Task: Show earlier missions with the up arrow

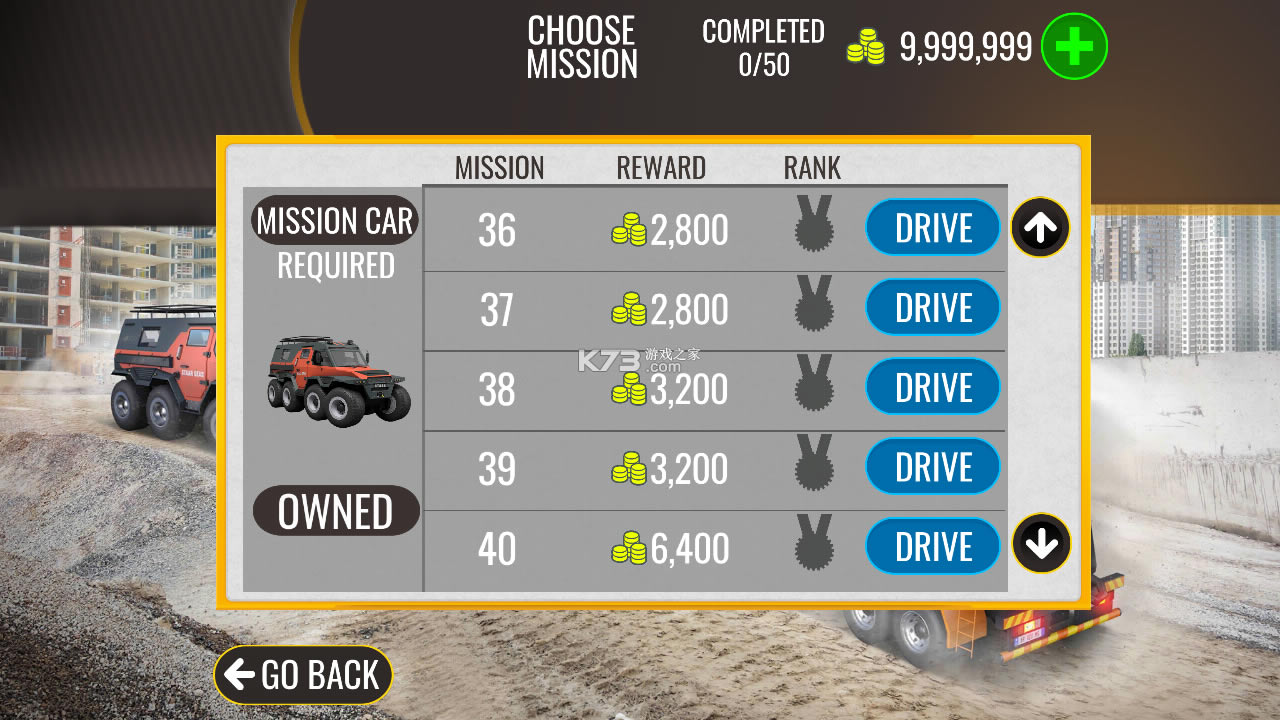Action: pyautogui.click(x=1040, y=228)
